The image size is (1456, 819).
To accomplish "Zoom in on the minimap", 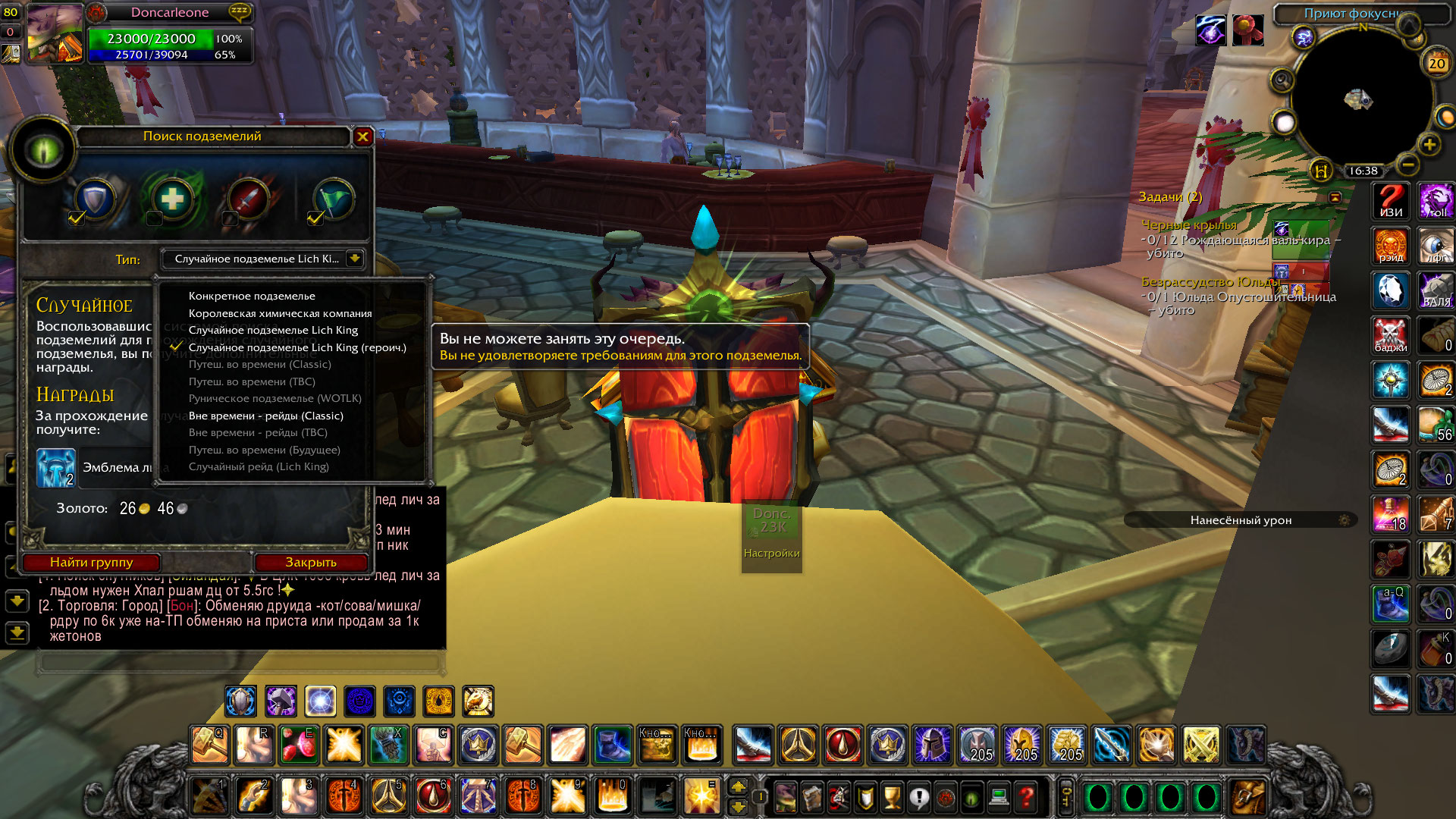I will [x=1429, y=144].
